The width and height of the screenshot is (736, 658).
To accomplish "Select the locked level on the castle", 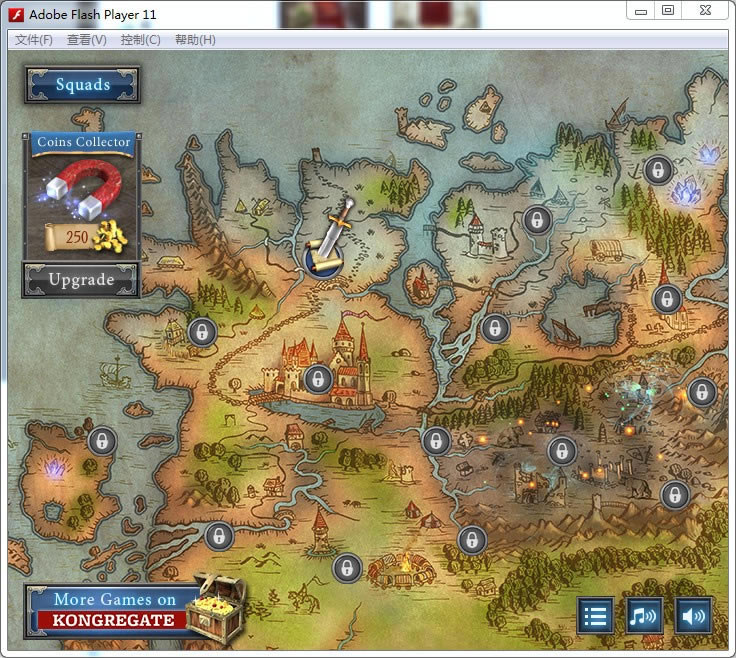I will 318,378.
